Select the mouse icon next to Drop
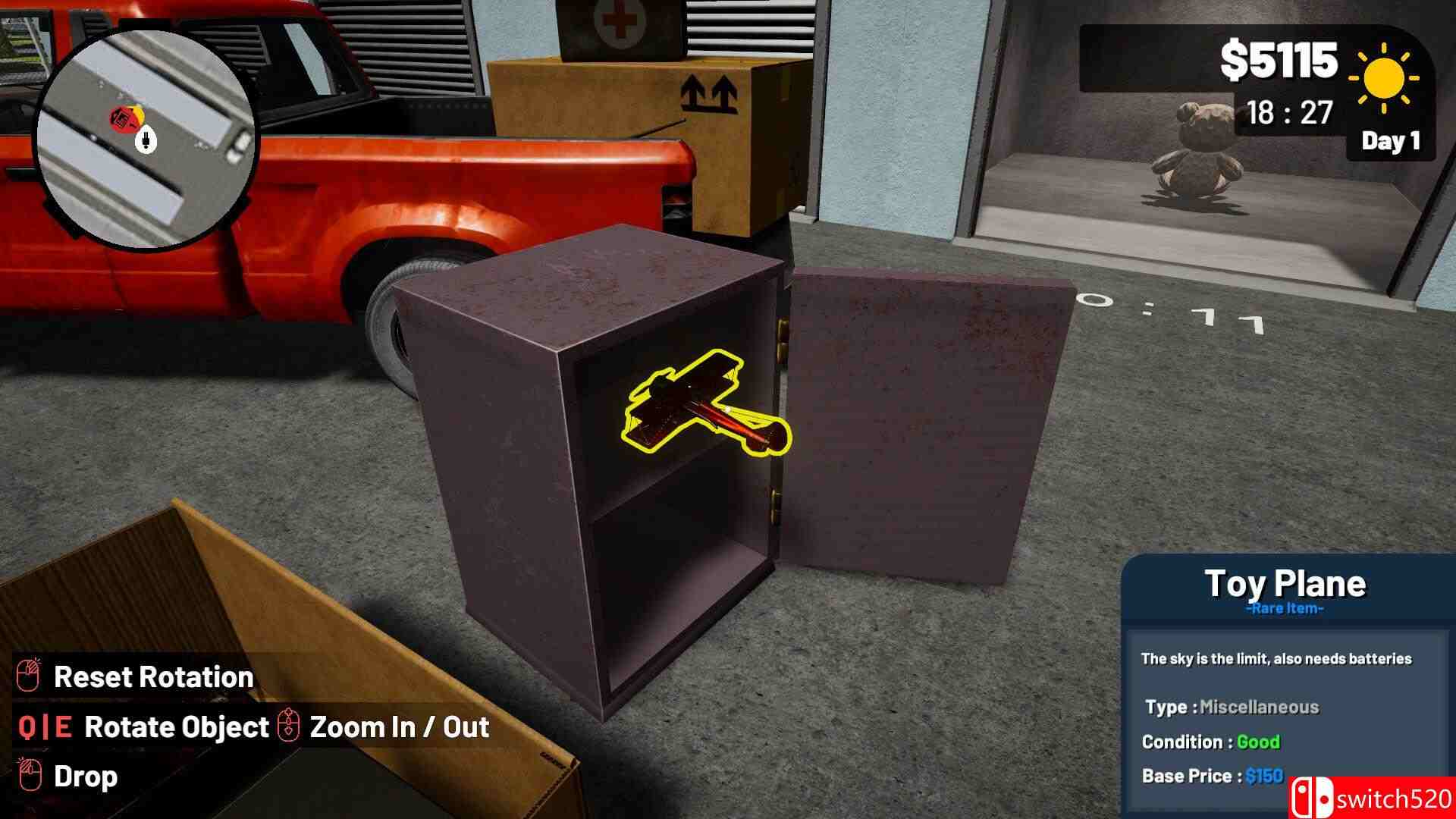The height and width of the screenshot is (819, 1456). [30, 776]
